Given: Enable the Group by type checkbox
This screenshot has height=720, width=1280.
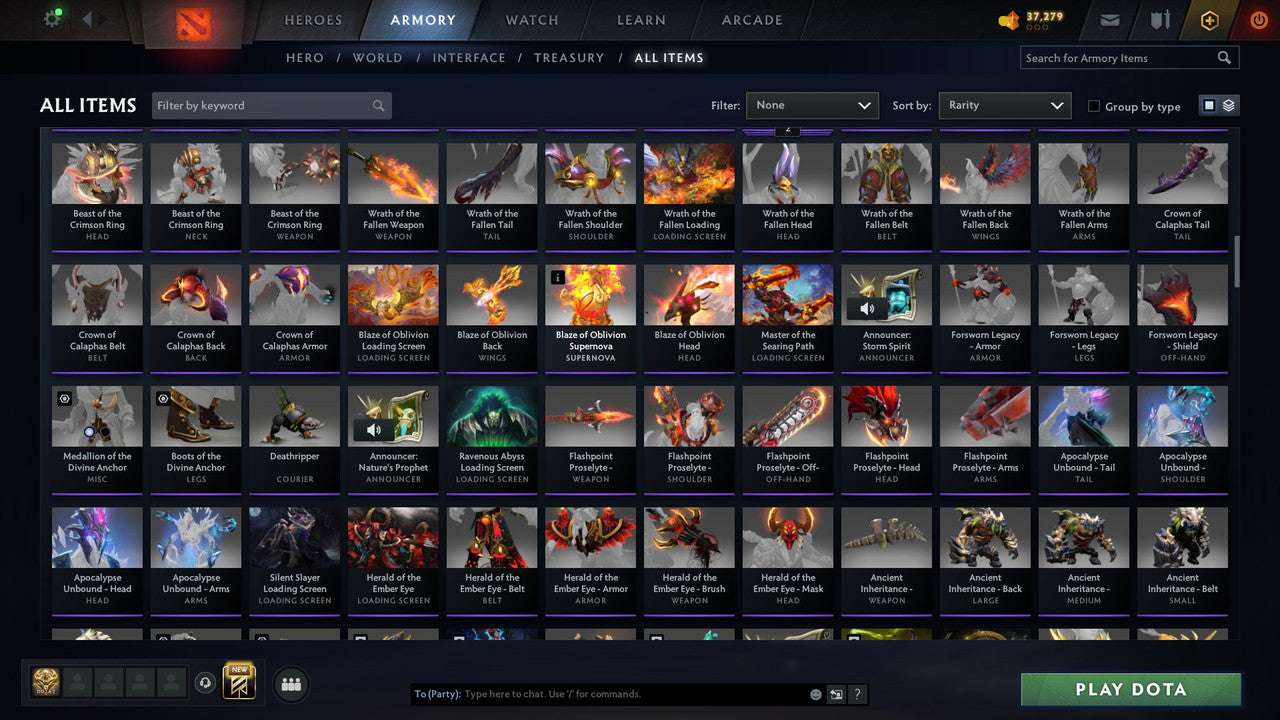Looking at the screenshot, I should (x=1093, y=106).
